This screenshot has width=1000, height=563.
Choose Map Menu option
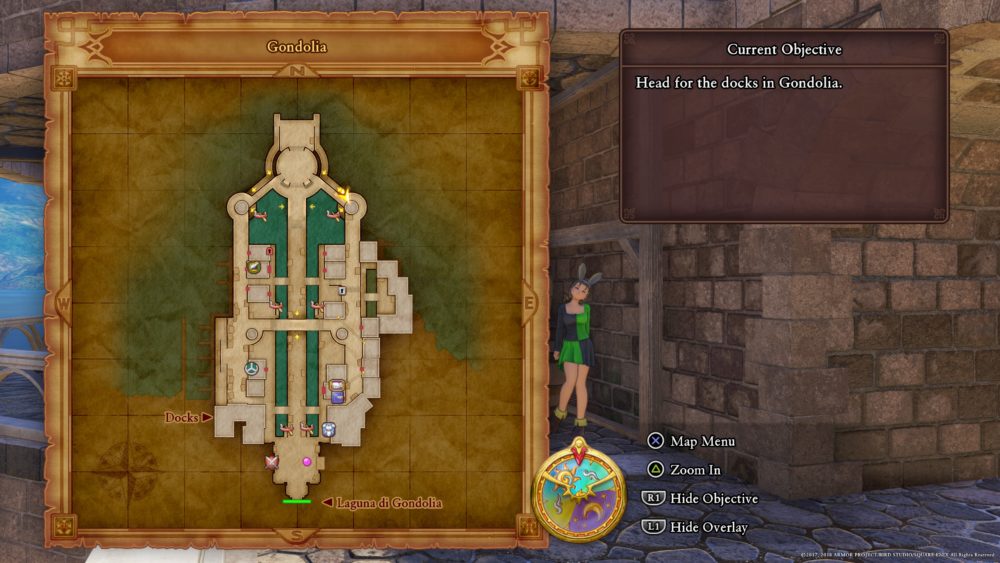coord(704,441)
